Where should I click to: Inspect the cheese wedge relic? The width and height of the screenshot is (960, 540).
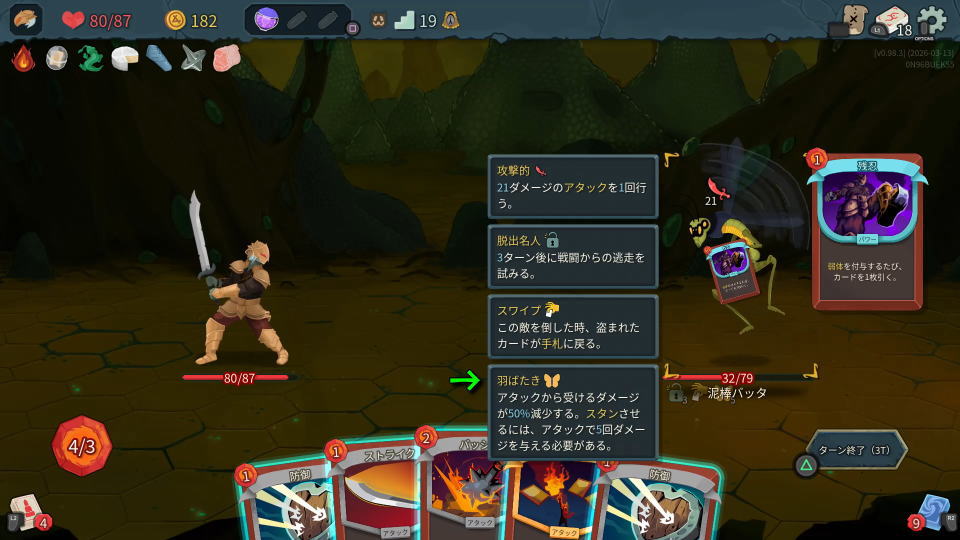click(125, 58)
